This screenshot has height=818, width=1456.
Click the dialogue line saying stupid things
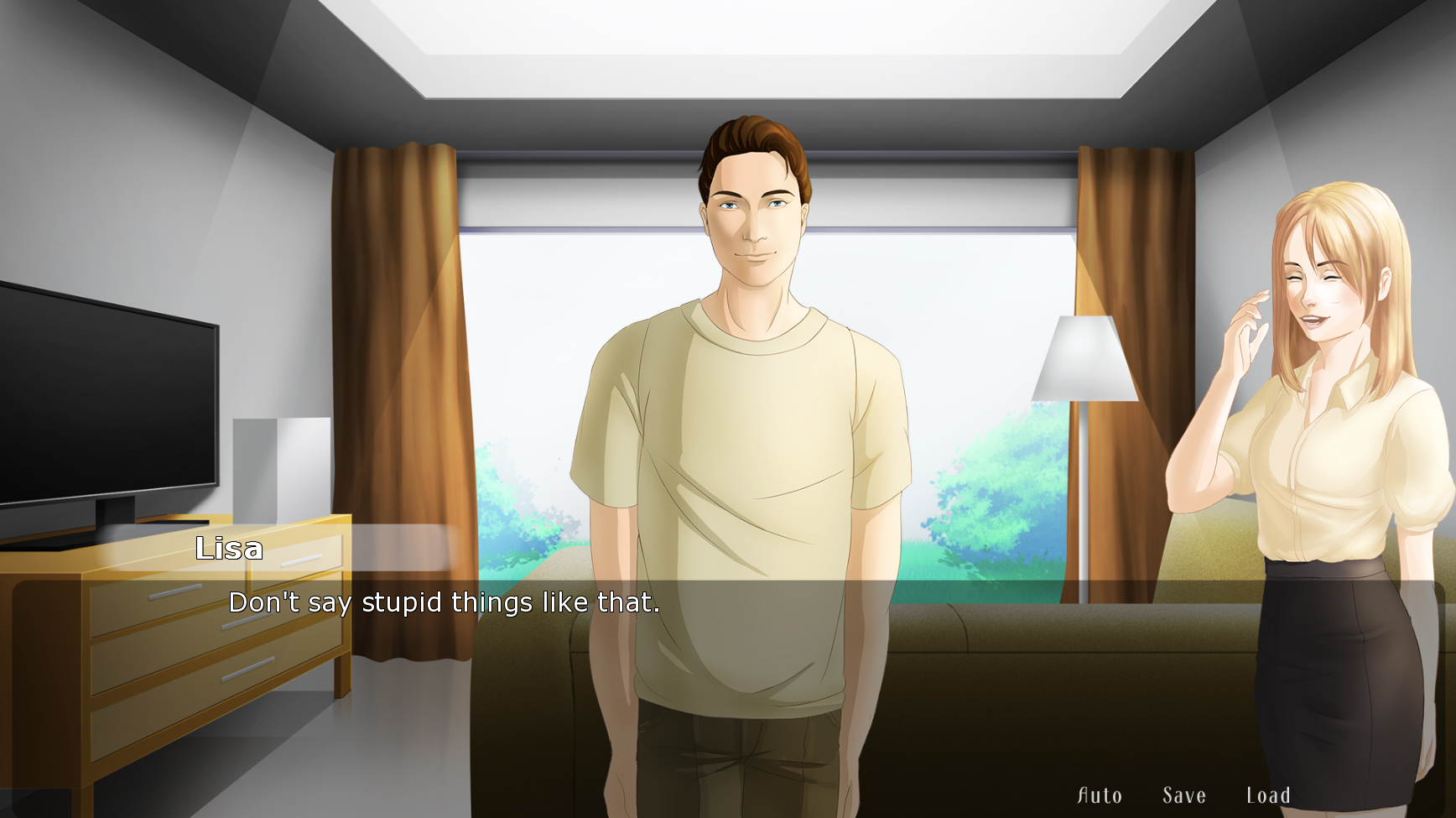444,602
